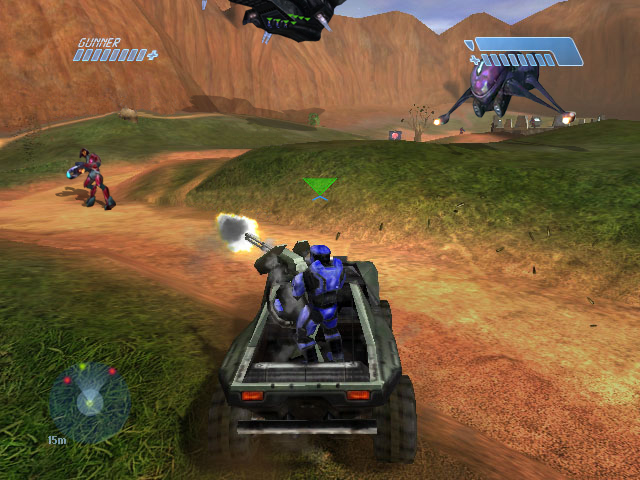Select the green triangle waypoint marker

pyautogui.click(x=320, y=186)
